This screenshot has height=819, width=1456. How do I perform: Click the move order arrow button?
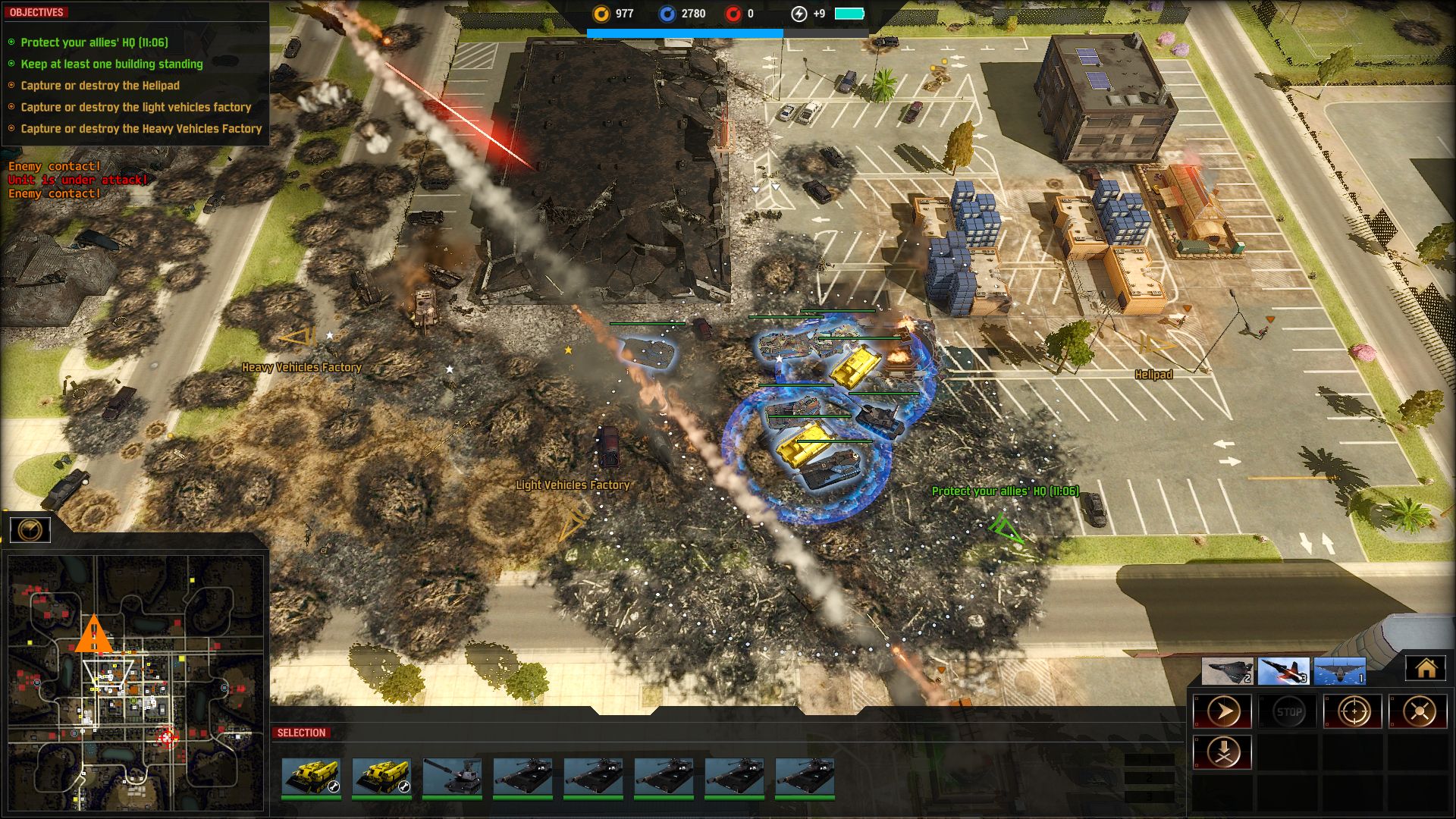tap(1222, 712)
